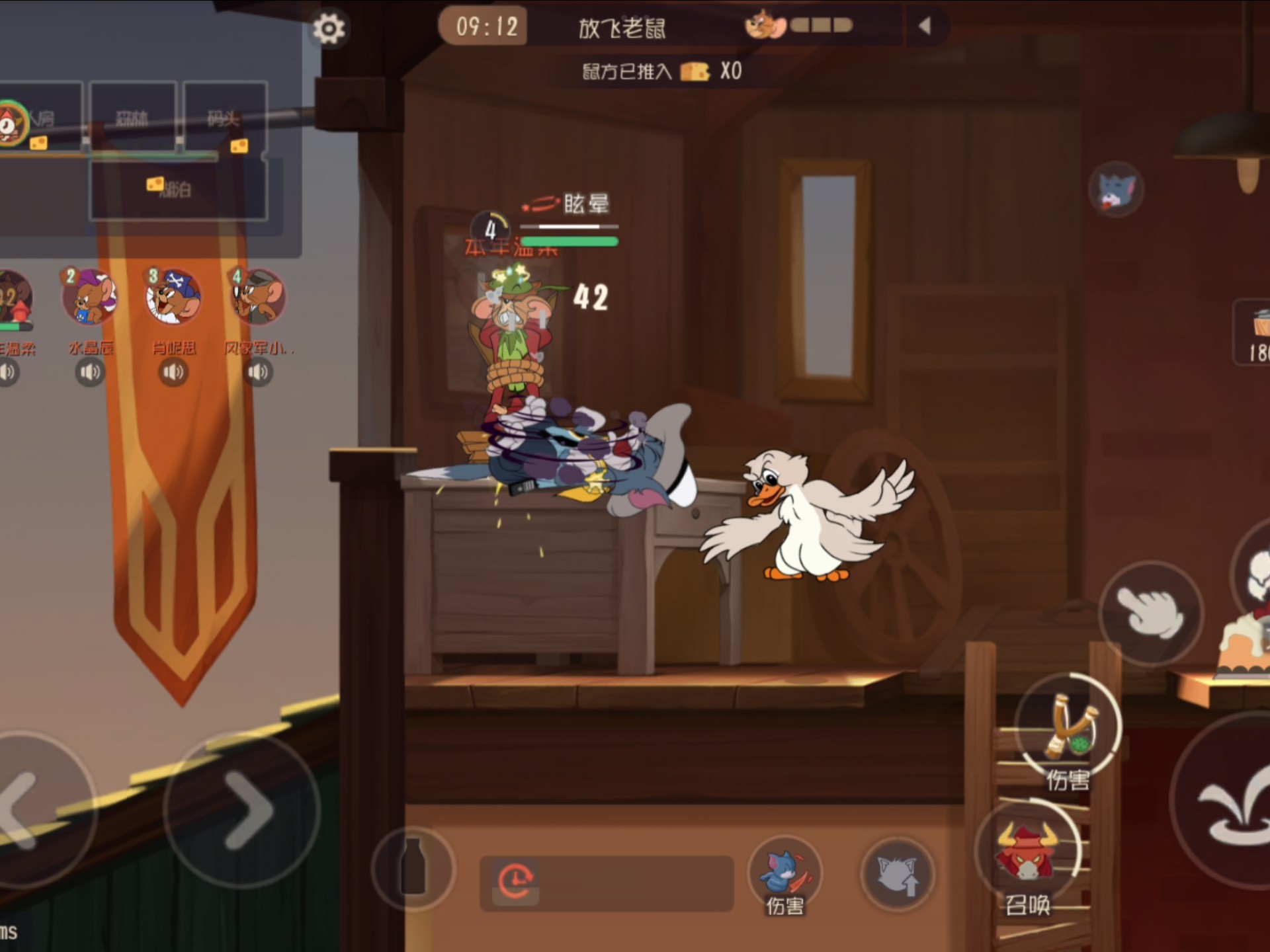
Task: Toggle voice for the purple-hat mouse player
Action: [x=90, y=373]
